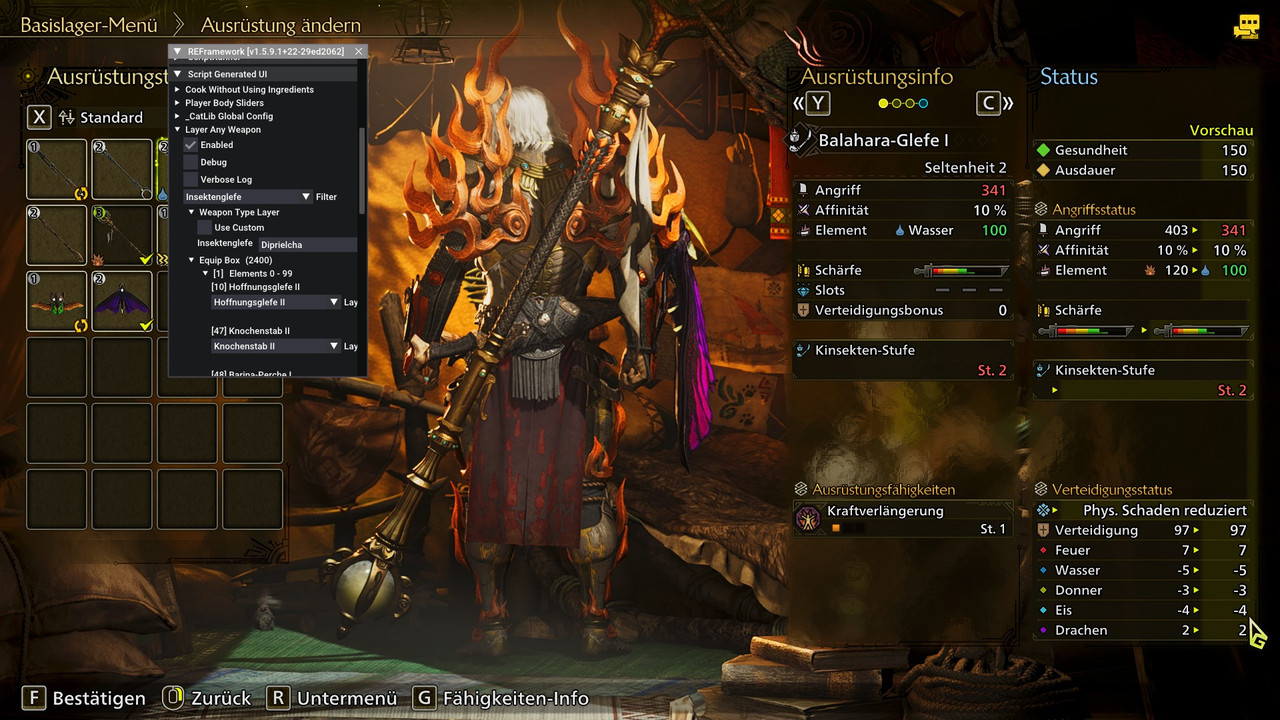1280x720 pixels.
Task: Check the Use Custom option
Action: tap(205, 228)
